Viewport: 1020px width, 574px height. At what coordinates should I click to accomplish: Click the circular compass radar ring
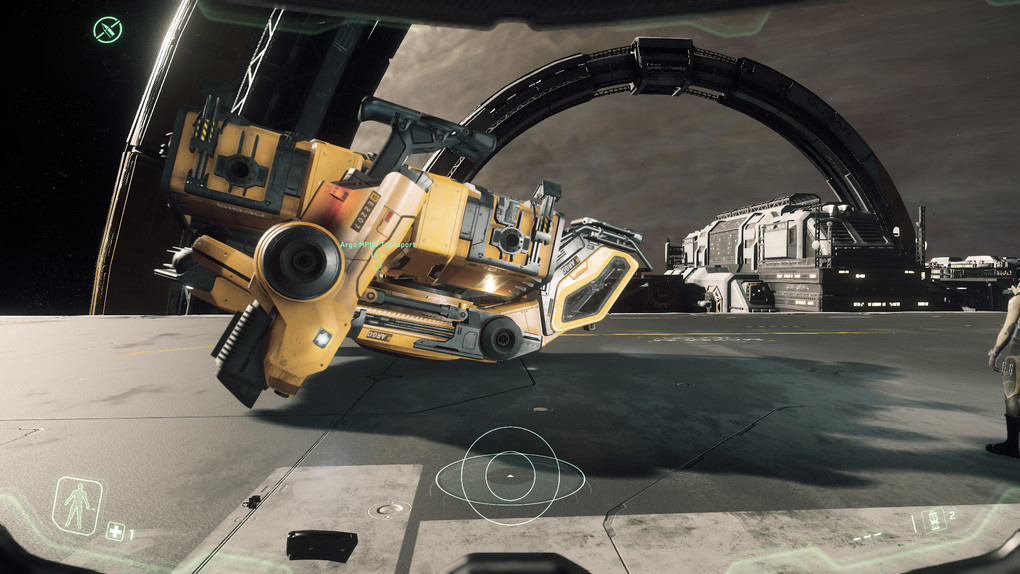510,477
